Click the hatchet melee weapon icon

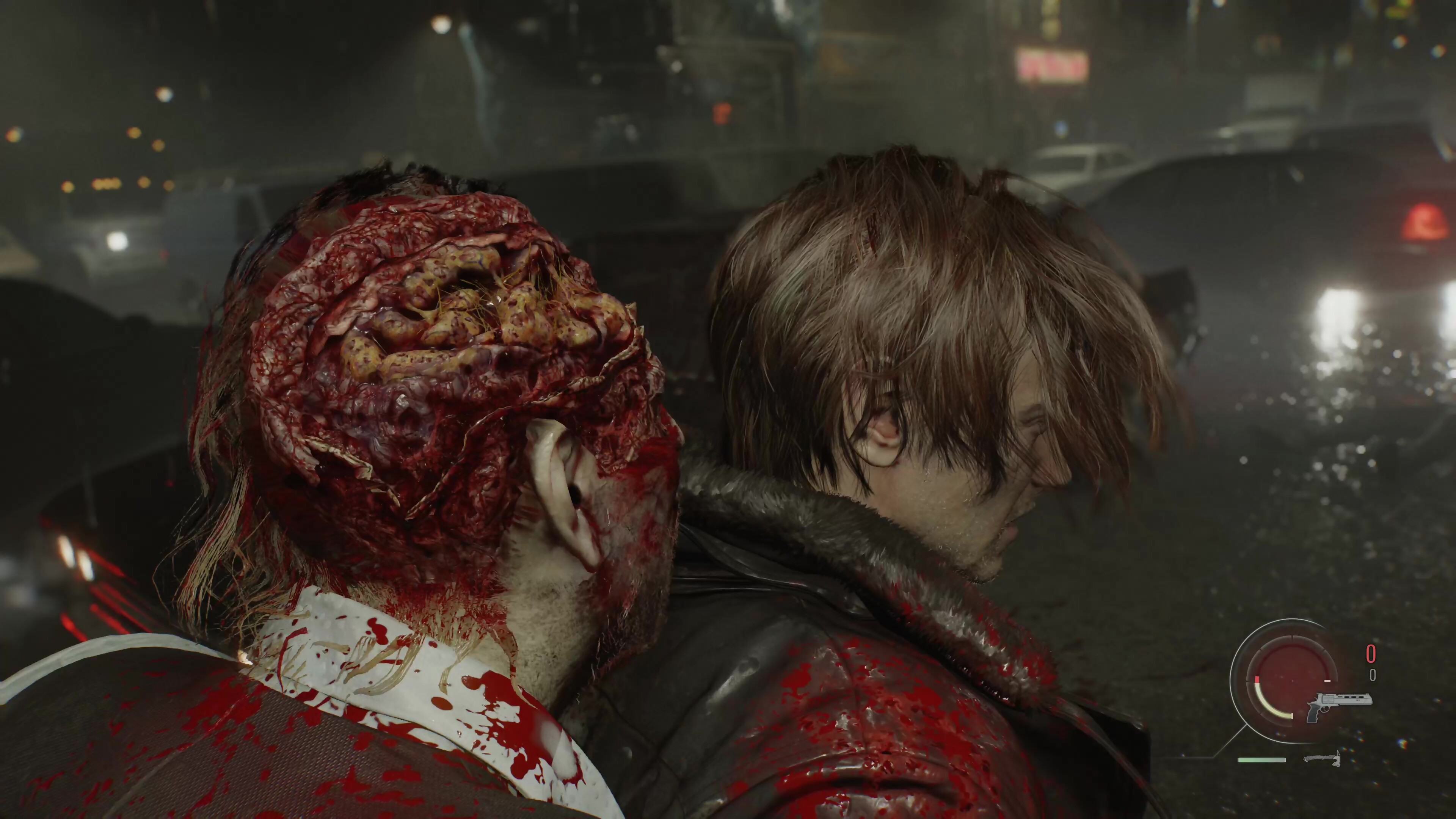(1322, 758)
